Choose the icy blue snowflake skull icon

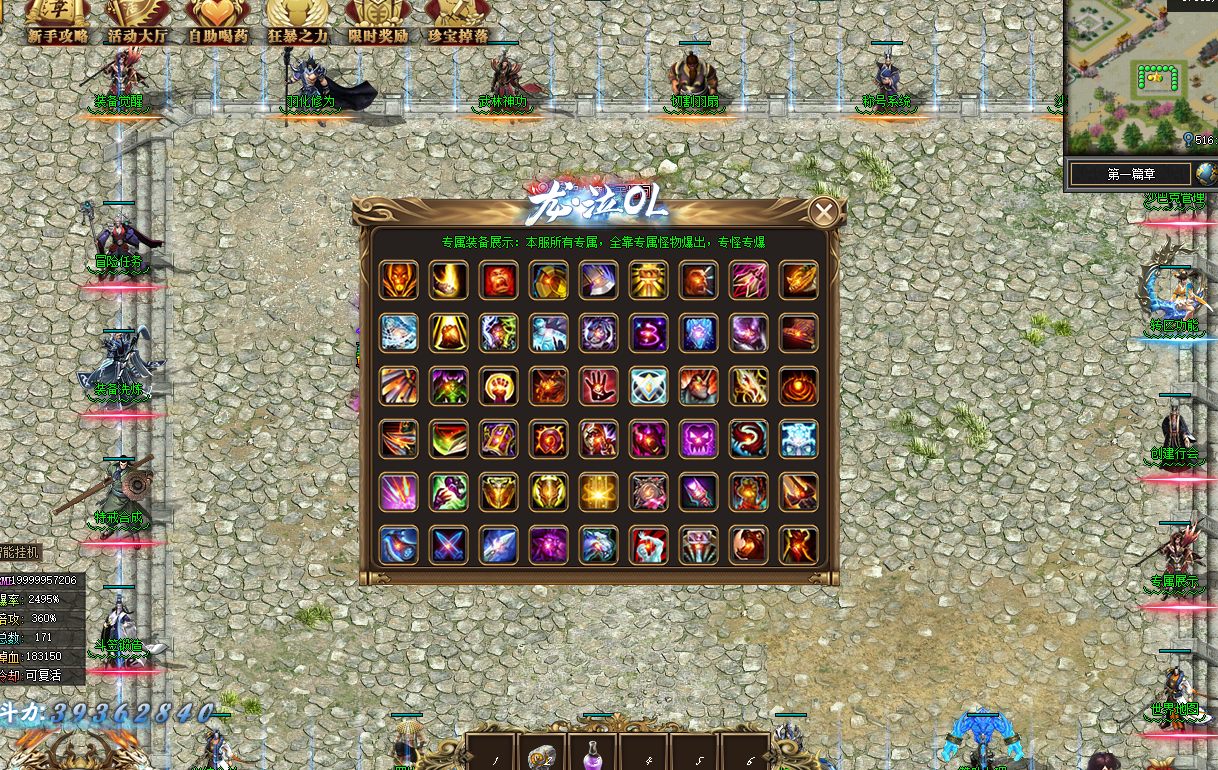(x=798, y=439)
